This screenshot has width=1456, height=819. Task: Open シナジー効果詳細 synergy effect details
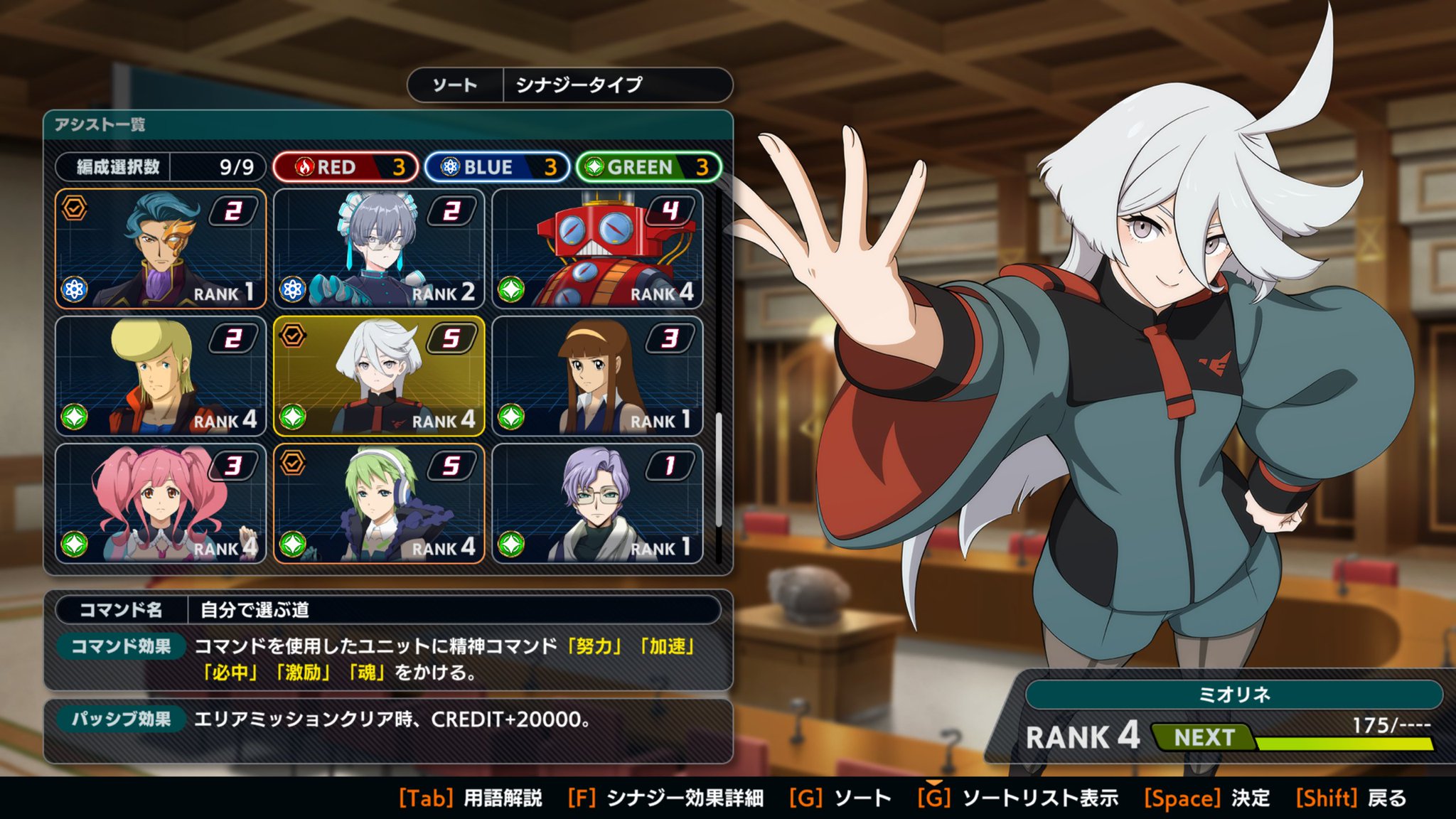(666, 798)
